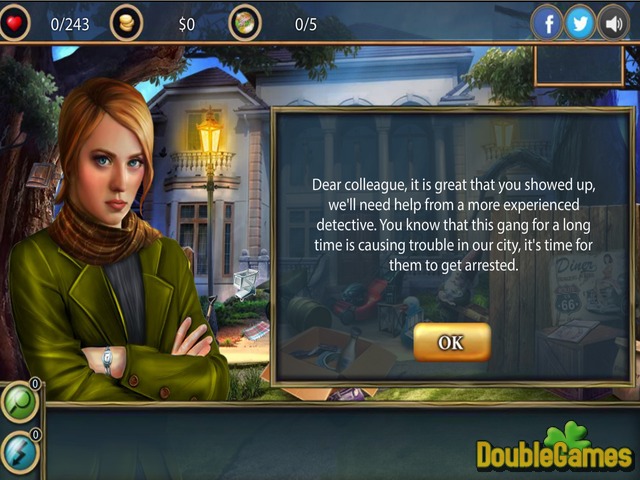Confirm the dialogue with OK

pyautogui.click(x=451, y=342)
